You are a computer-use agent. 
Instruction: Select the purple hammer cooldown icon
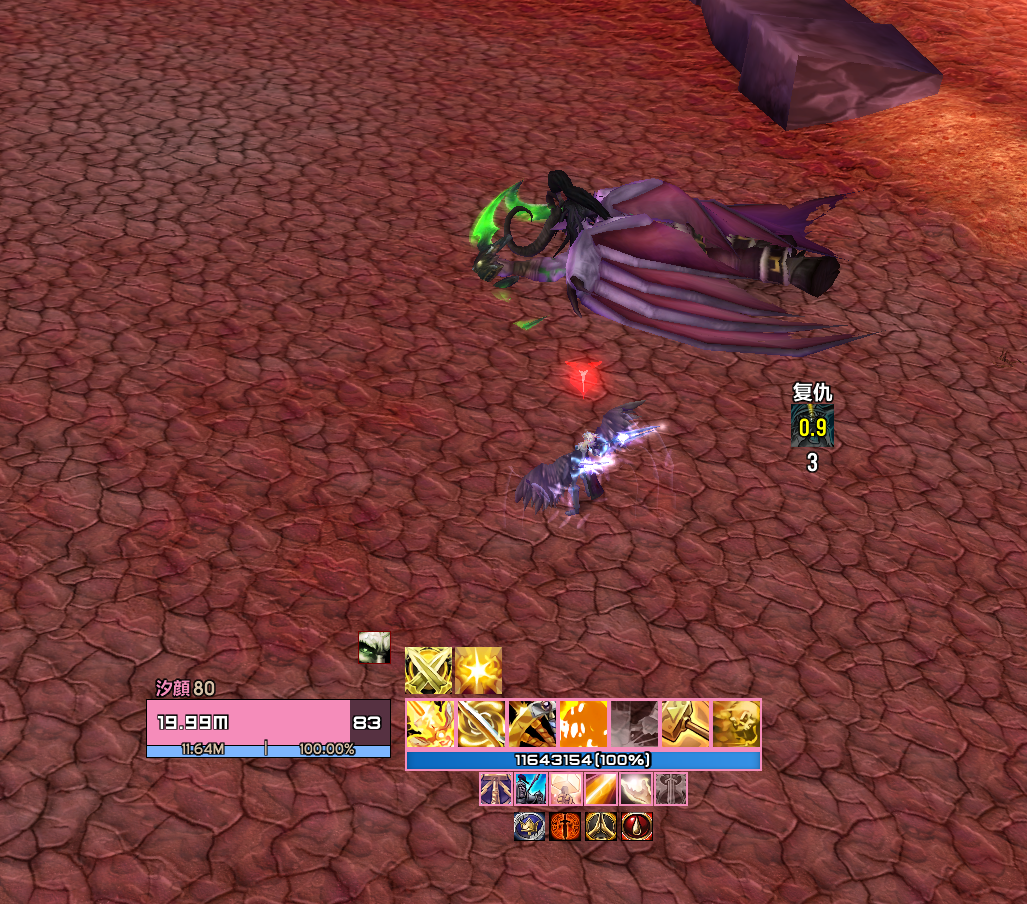point(496,789)
